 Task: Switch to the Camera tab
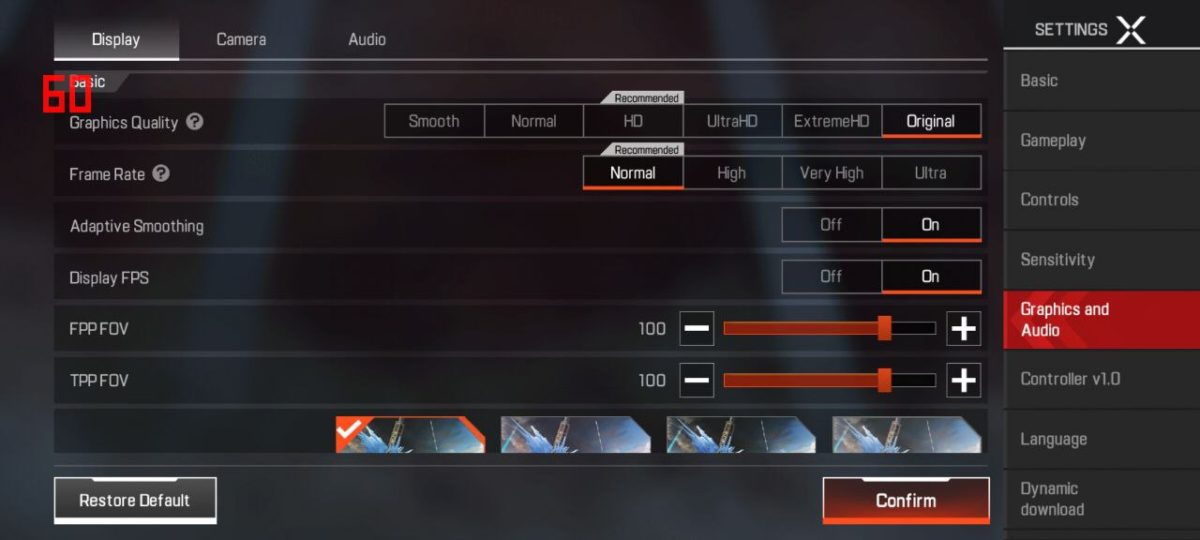pyautogui.click(x=241, y=40)
